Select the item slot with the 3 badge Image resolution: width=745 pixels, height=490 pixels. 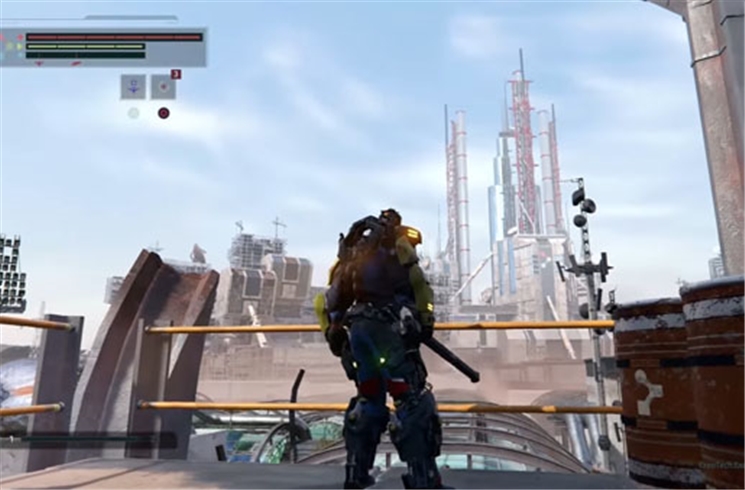pyautogui.click(x=163, y=87)
